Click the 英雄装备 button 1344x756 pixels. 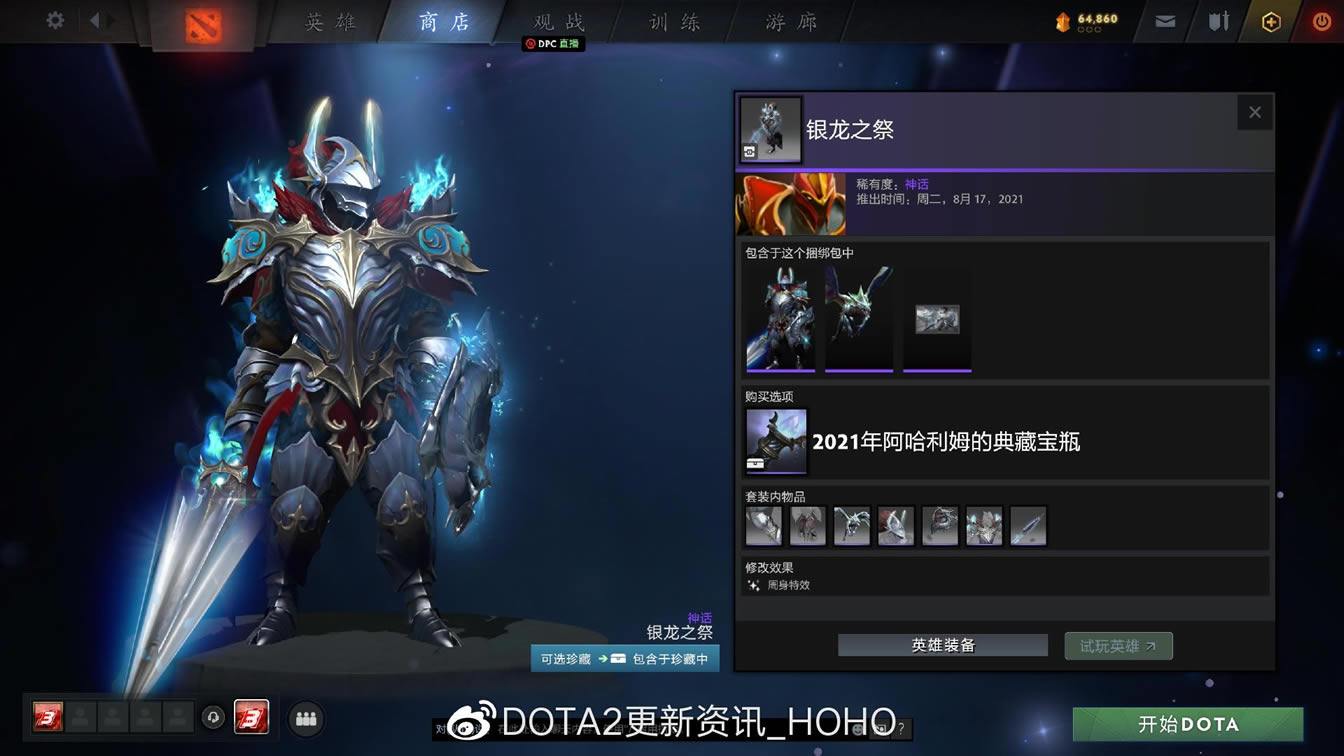tap(941, 645)
